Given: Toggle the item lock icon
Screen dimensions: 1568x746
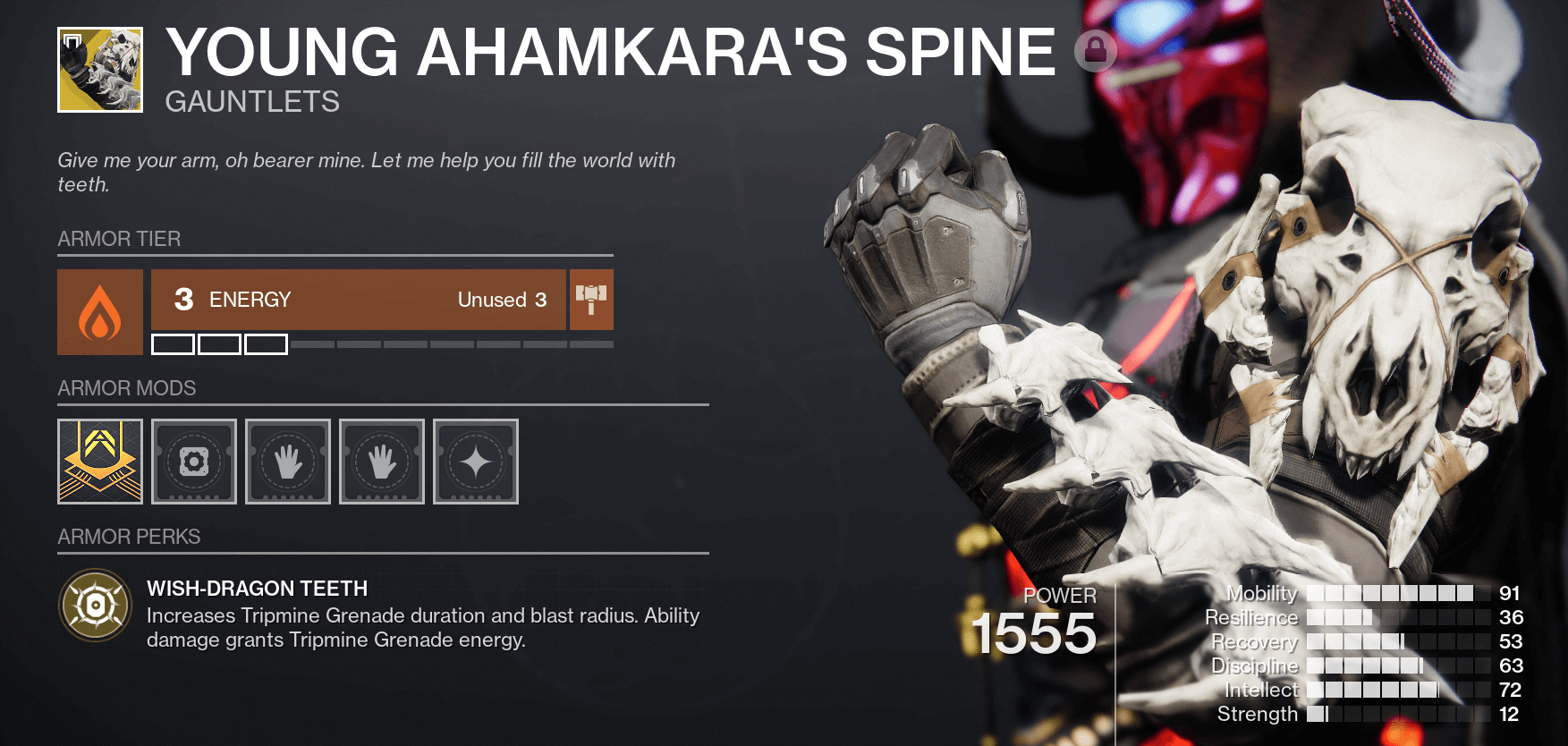Looking at the screenshot, I should click(x=1095, y=51).
